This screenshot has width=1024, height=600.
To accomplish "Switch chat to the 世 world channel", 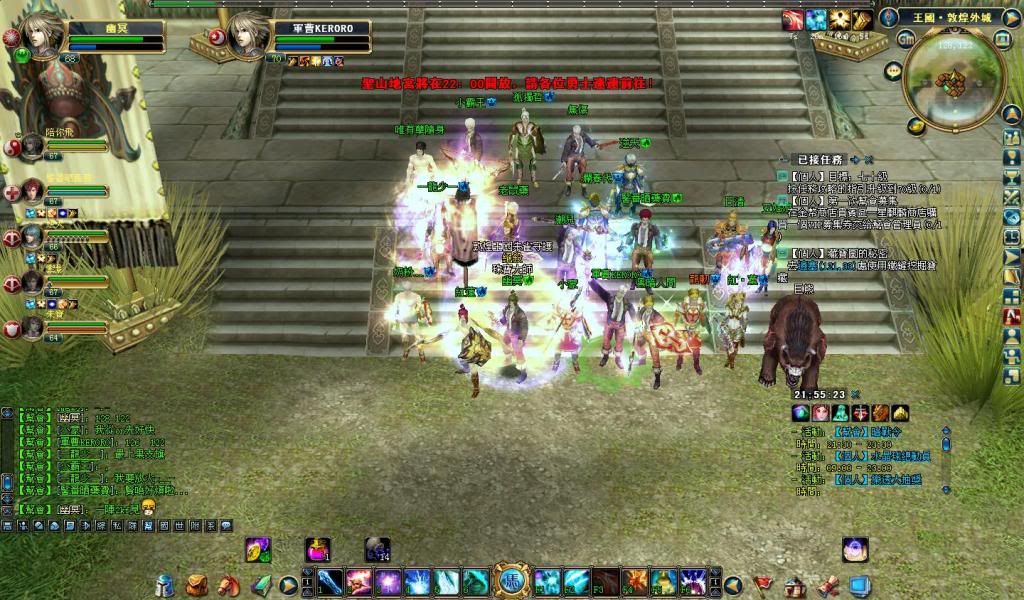I will (179, 525).
